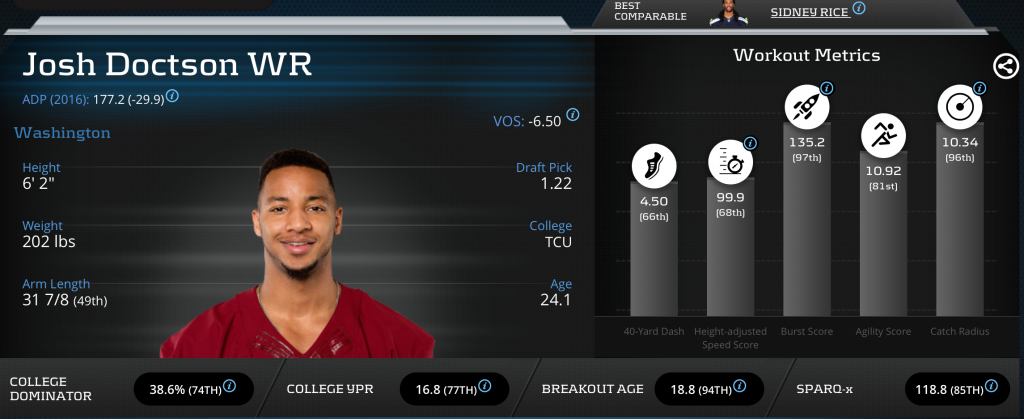Open info icon beside SPARQ-x 118.8
Screen dimensions: 1024x419
(996, 386)
